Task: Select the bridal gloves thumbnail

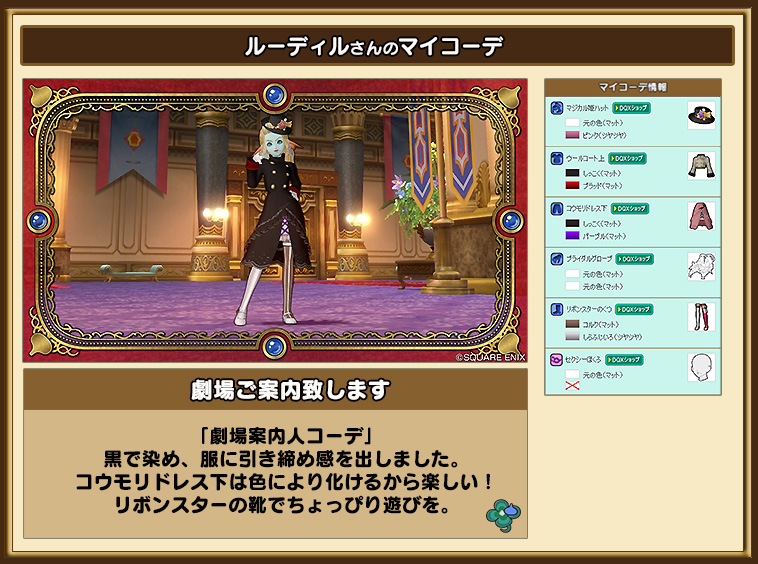Action: pyautogui.click(x=701, y=266)
